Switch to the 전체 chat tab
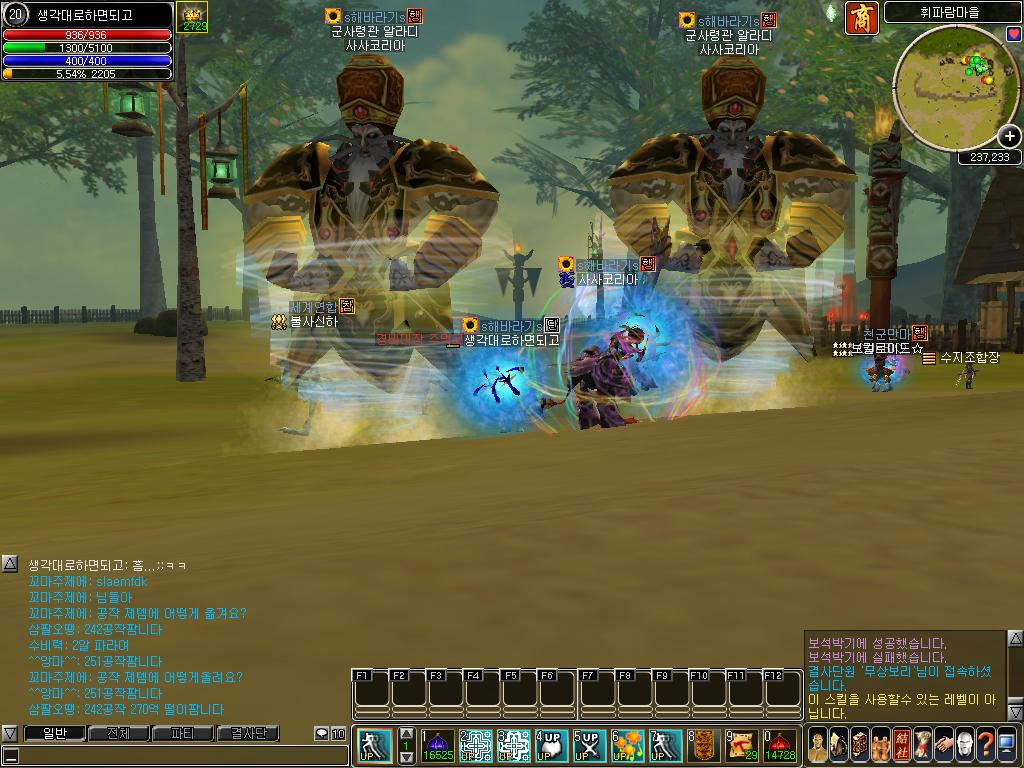 coord(118,734)
